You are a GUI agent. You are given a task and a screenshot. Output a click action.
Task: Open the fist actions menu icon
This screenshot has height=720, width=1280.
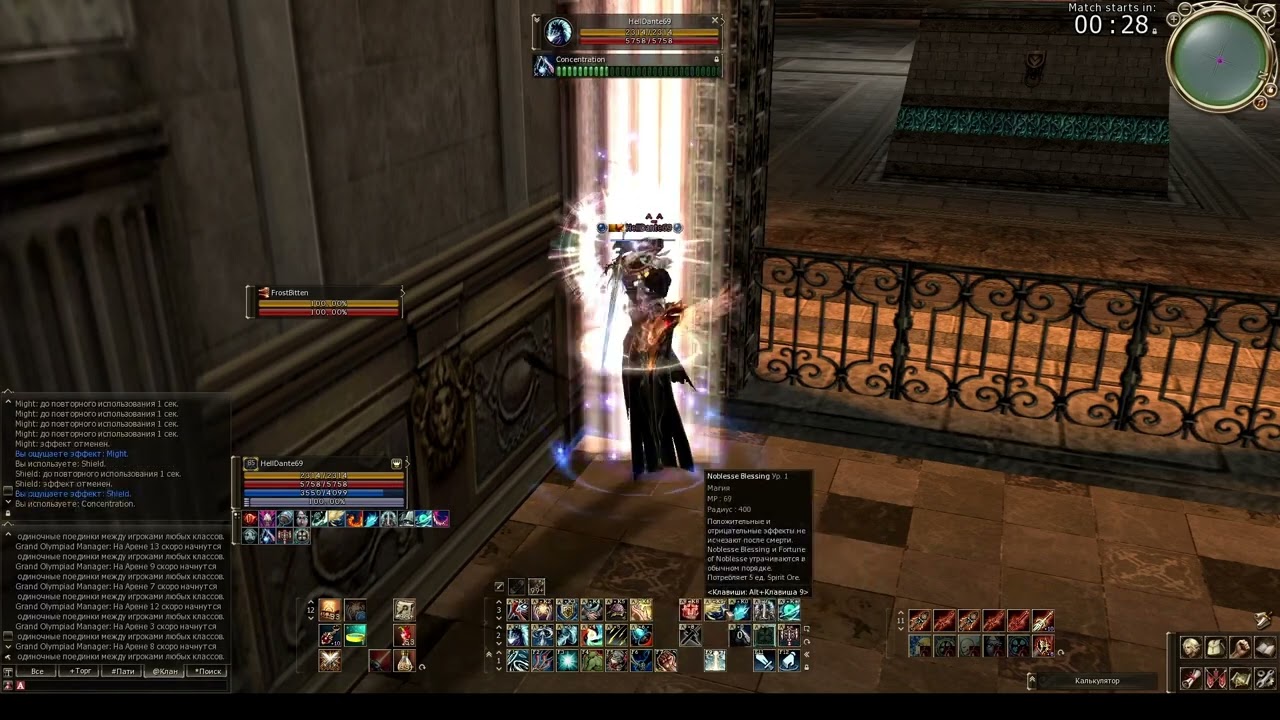(1240, 648)
